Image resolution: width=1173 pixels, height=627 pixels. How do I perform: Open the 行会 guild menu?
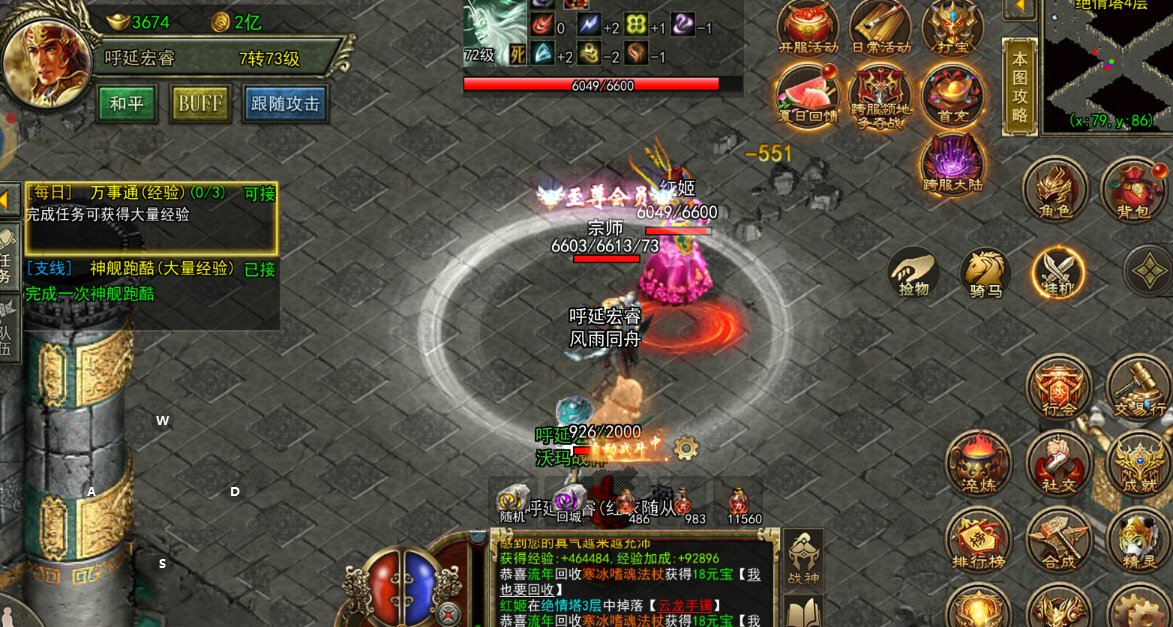(1059, 386)
